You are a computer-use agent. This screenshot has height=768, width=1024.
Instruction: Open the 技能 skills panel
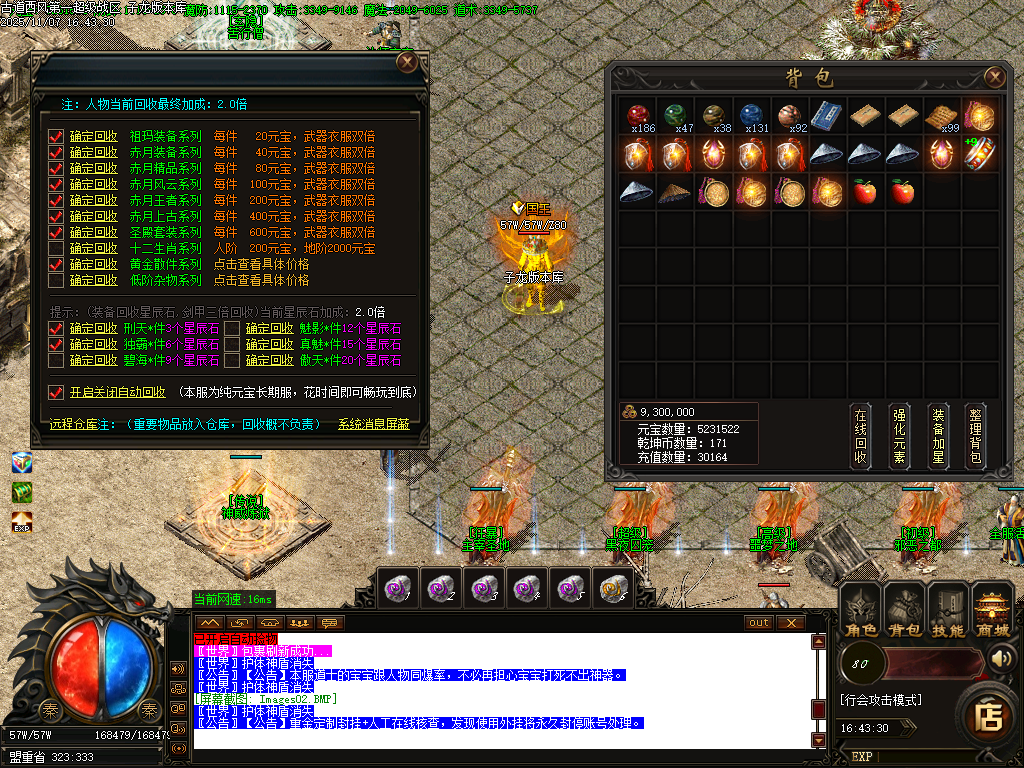[x=948, y=610]
